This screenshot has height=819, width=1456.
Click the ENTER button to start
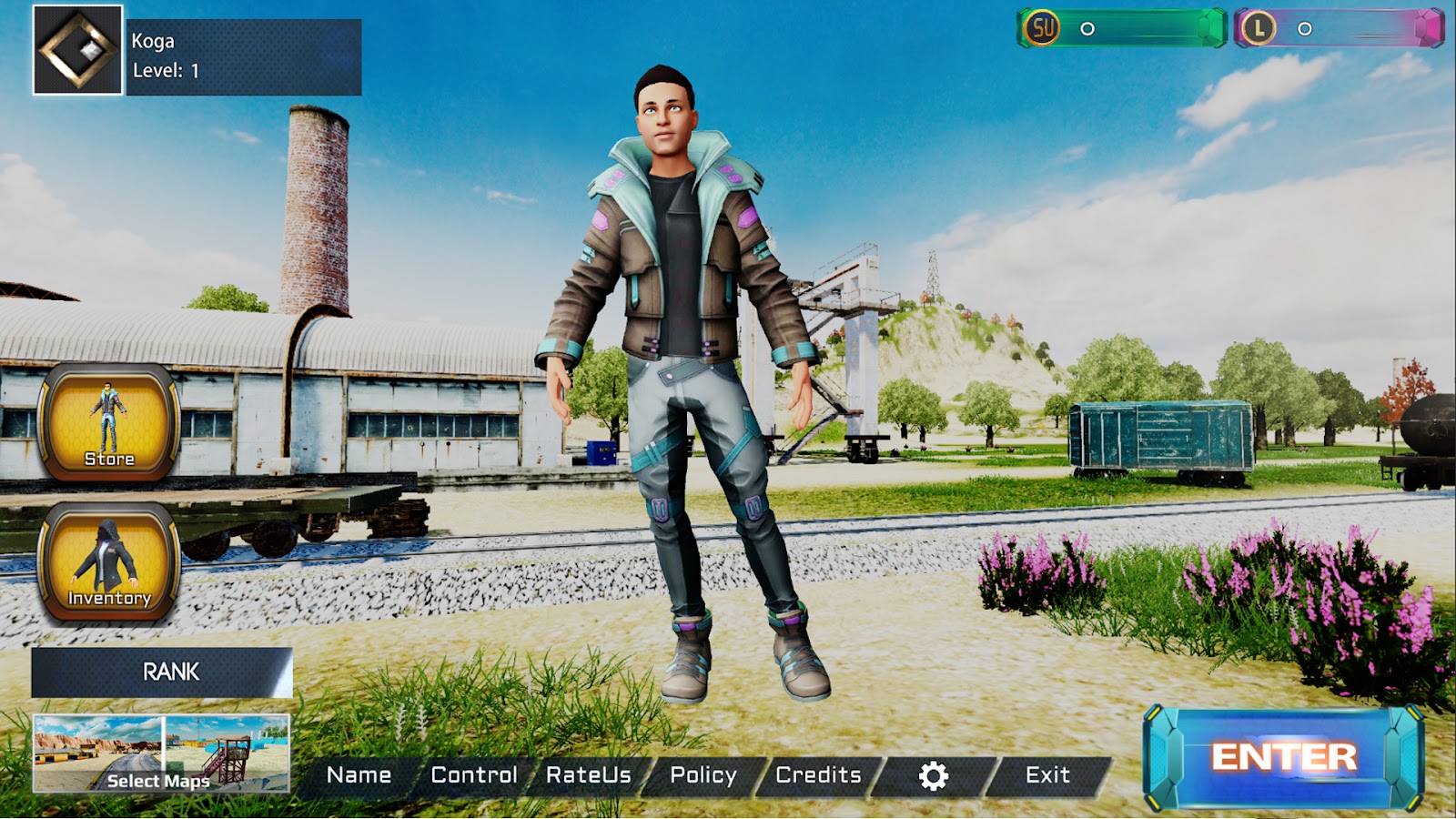1283,758
